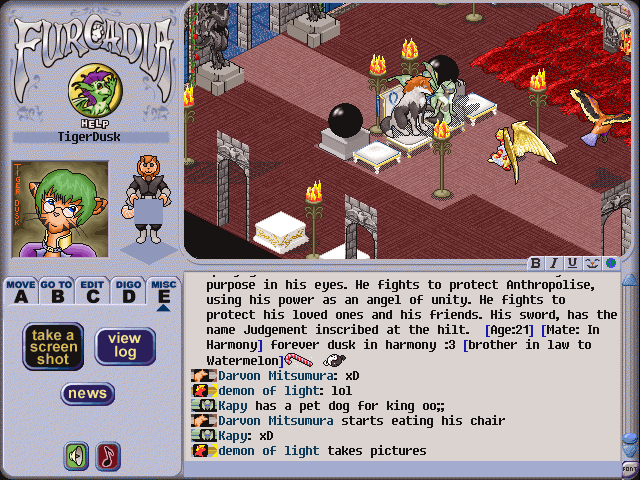Click the globe icon in chat toolbar

tap(609, 264)
